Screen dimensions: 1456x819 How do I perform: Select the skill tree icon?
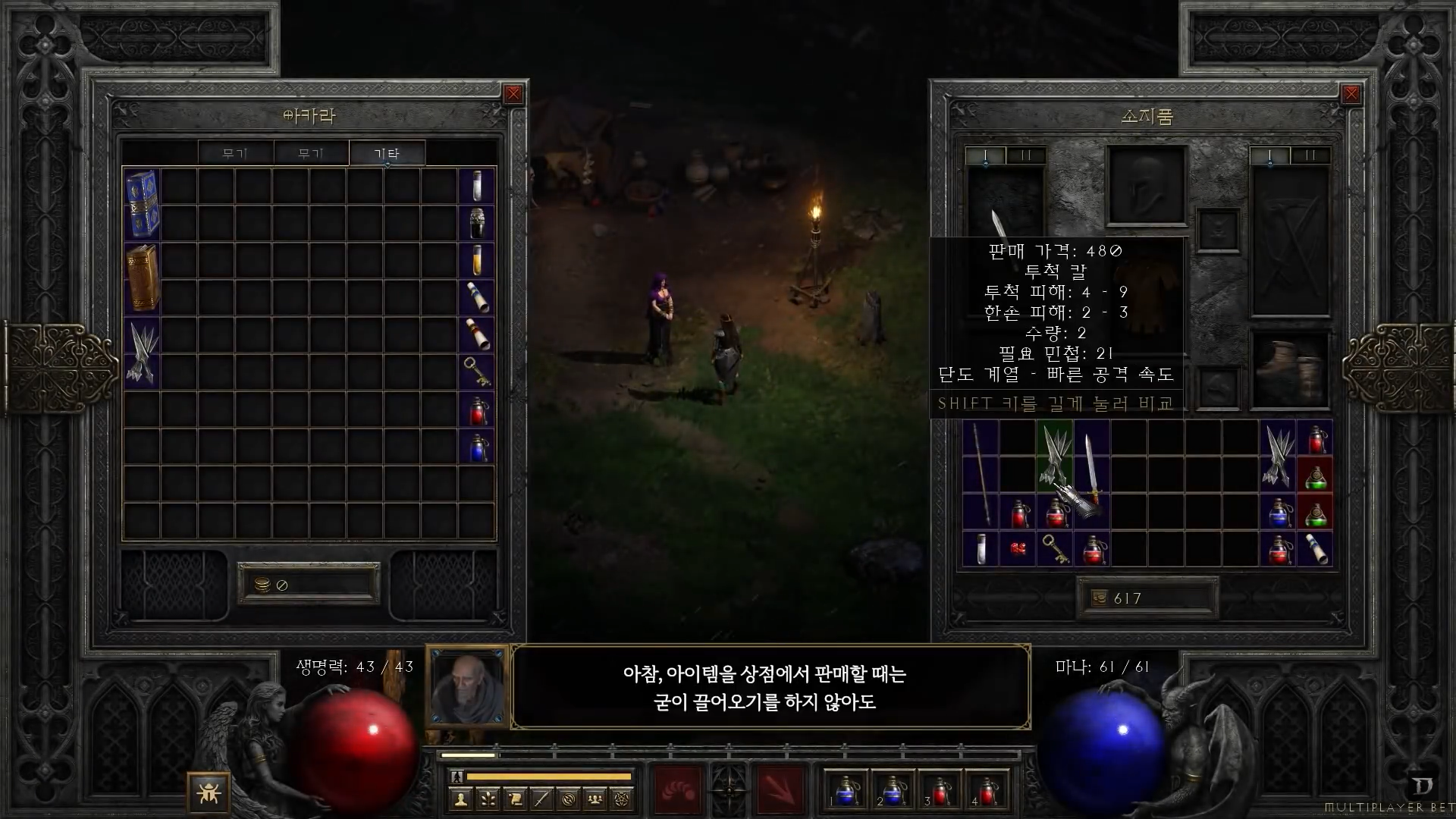pyautogui.click(x=488, y=799)
